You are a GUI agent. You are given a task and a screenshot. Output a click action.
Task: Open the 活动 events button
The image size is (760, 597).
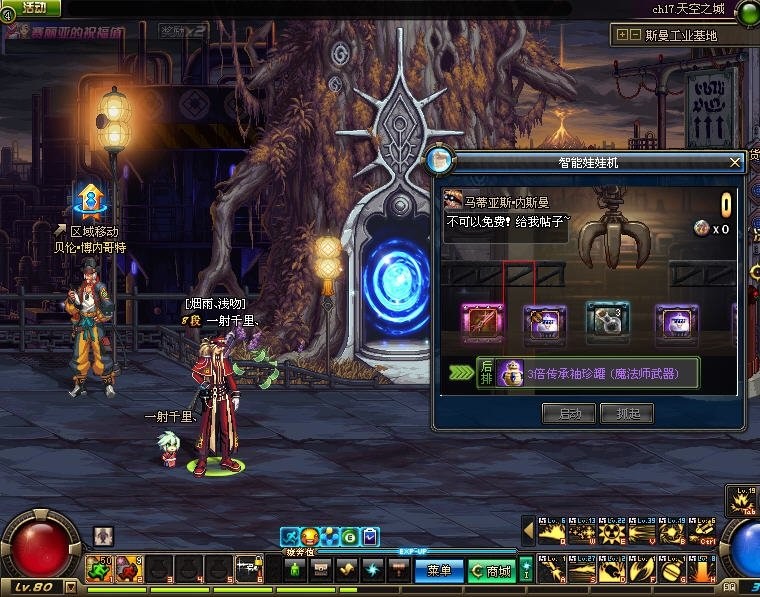(33, 8)
